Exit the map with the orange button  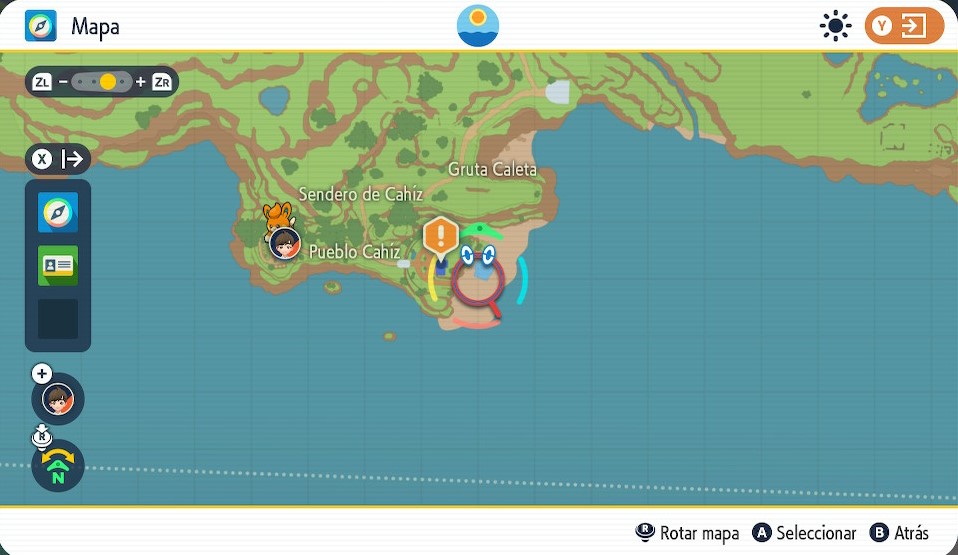point(904,26)
